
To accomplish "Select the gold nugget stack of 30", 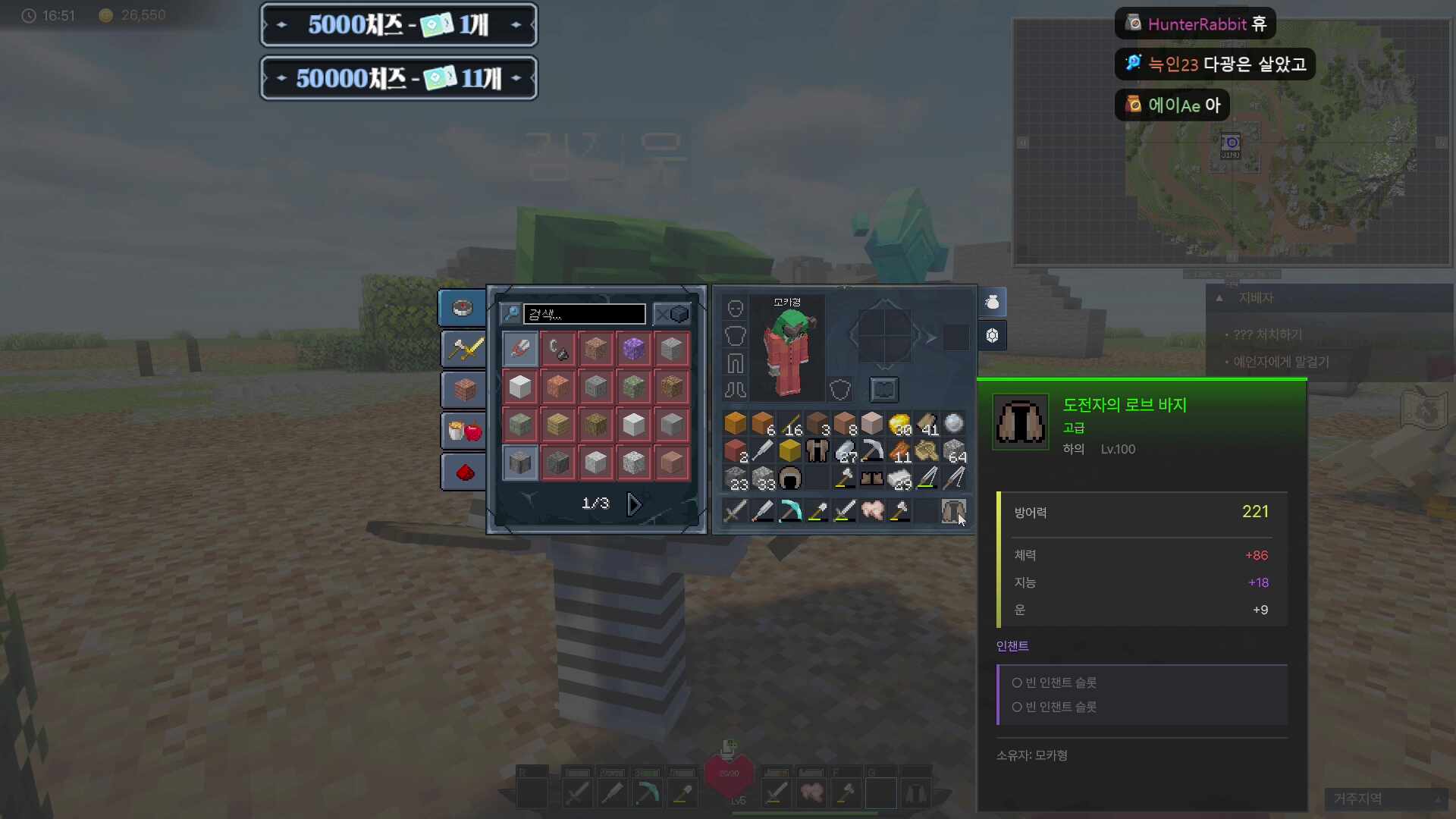I will 899,424.
